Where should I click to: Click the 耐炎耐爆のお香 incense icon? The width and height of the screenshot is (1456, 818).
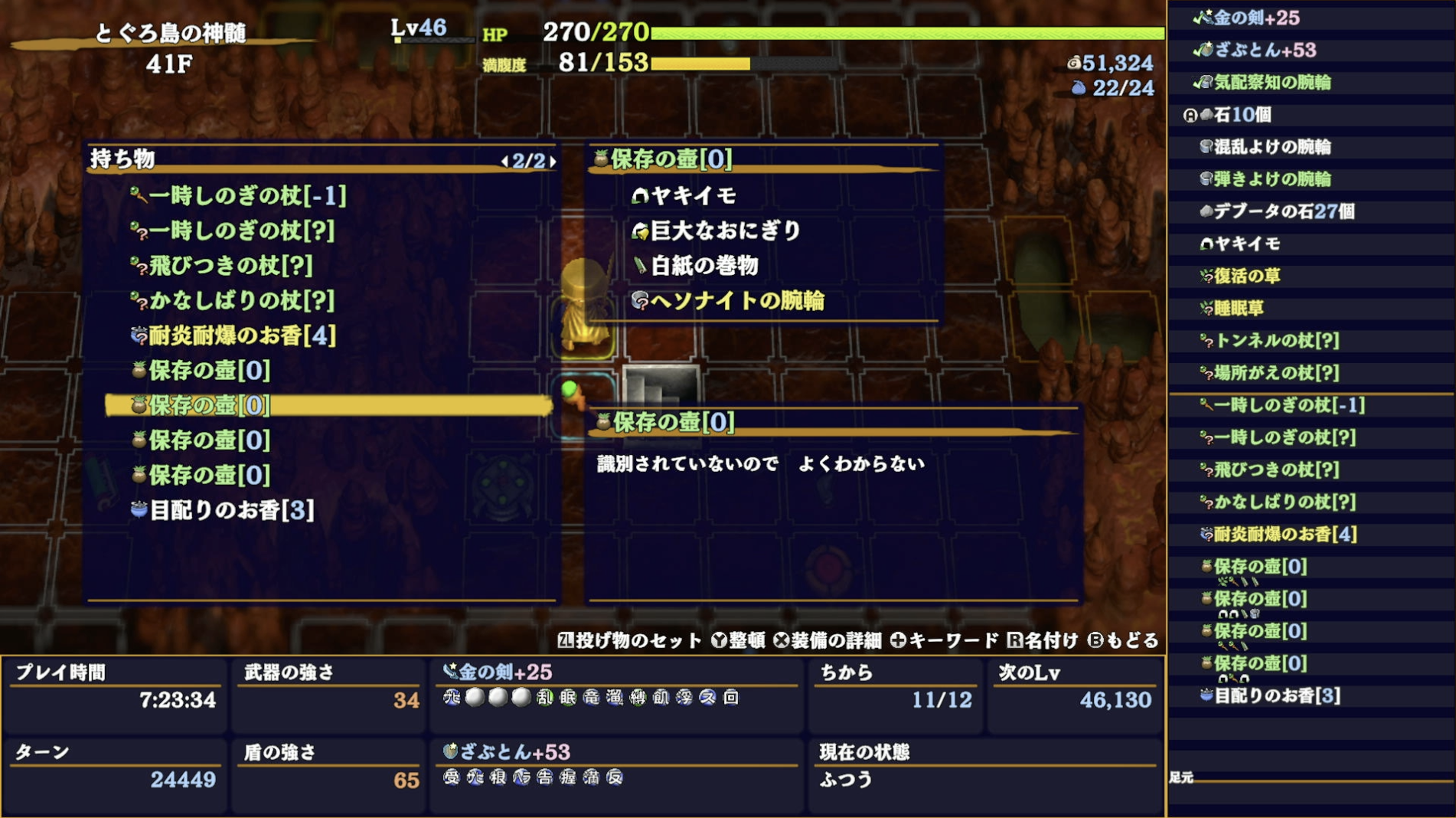pyautogui.click(x=138, y=335)
